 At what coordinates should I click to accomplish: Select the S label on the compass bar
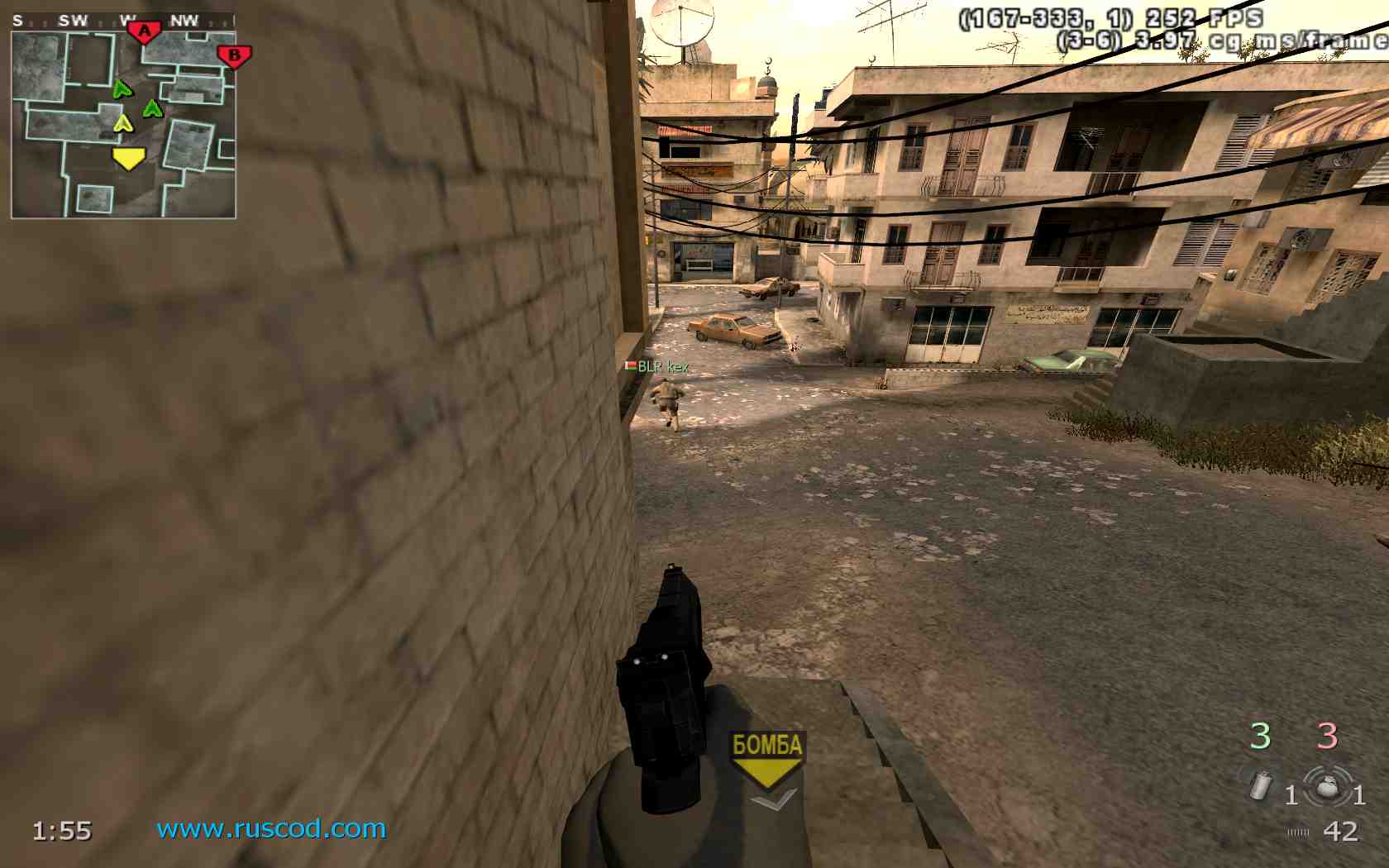pos(18,19)
